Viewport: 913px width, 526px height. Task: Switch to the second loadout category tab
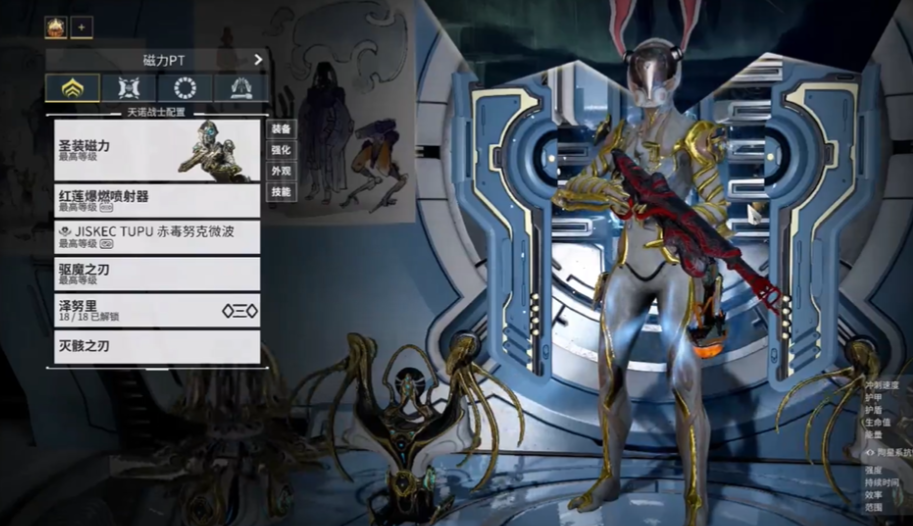(128, 88)
